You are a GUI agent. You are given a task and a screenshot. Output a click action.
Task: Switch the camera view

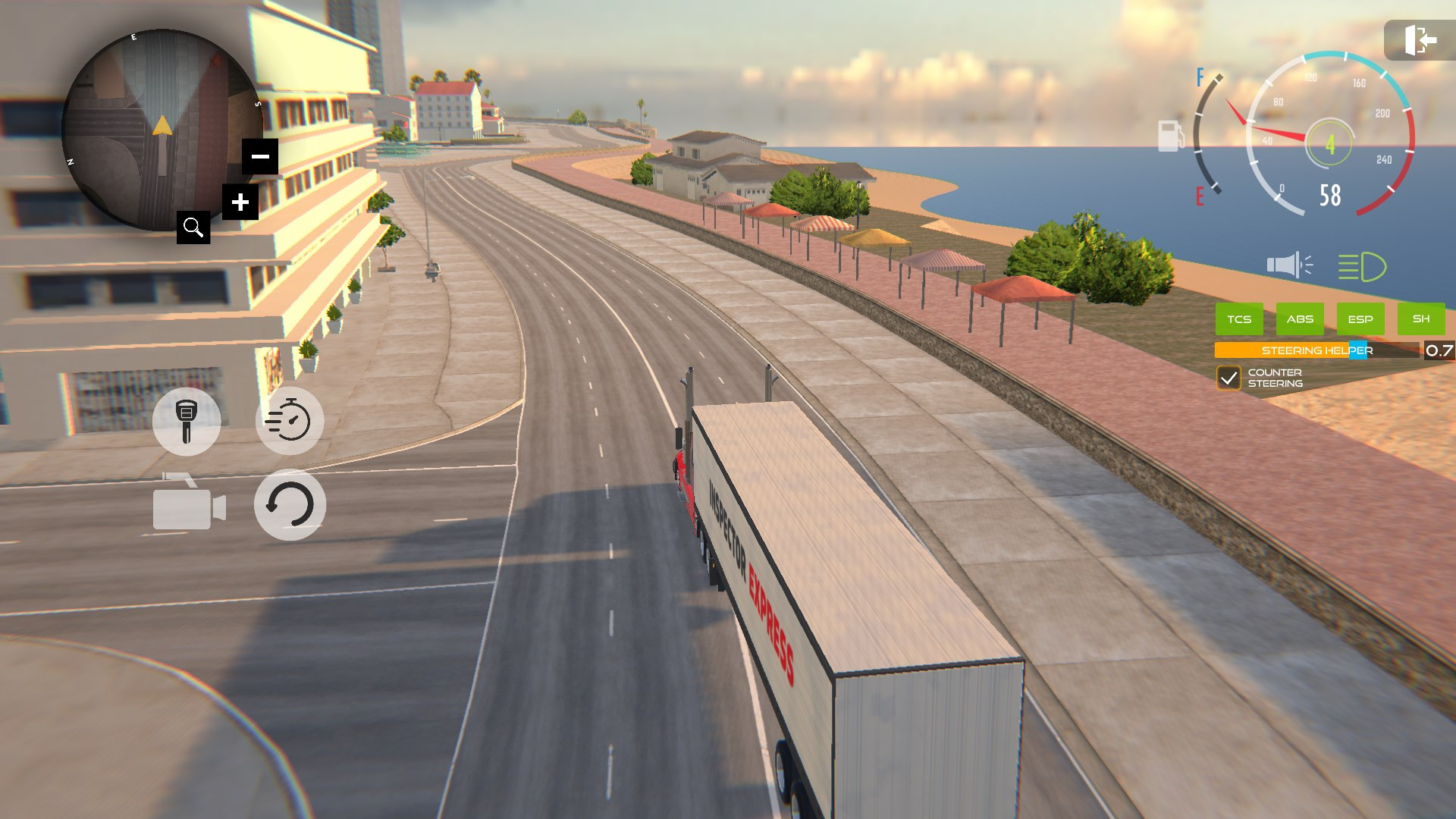point(189,504)
